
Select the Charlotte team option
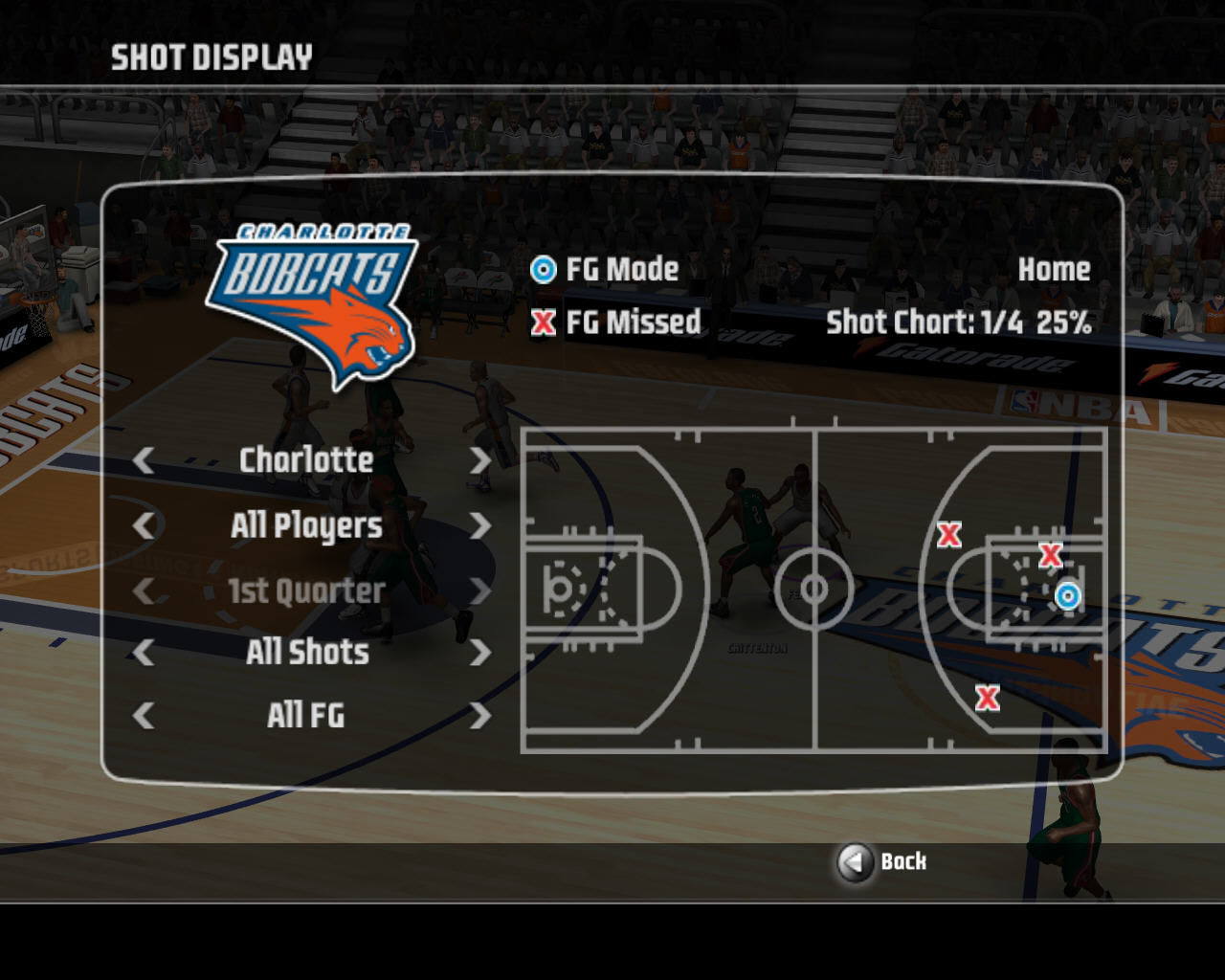point(306,460)
